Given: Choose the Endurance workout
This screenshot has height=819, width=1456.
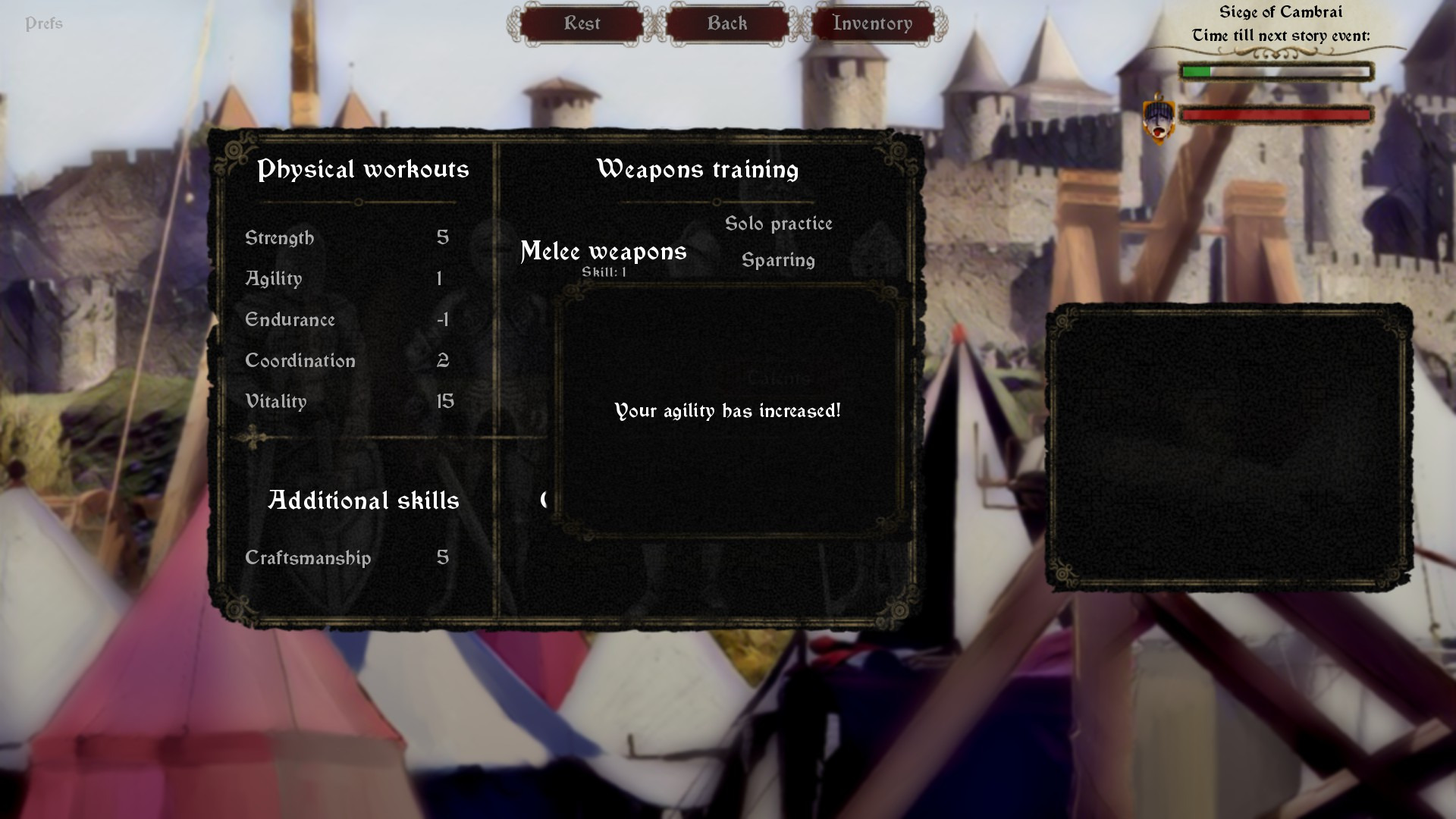Looking at the screenshot, I should [x=290, y=320].
